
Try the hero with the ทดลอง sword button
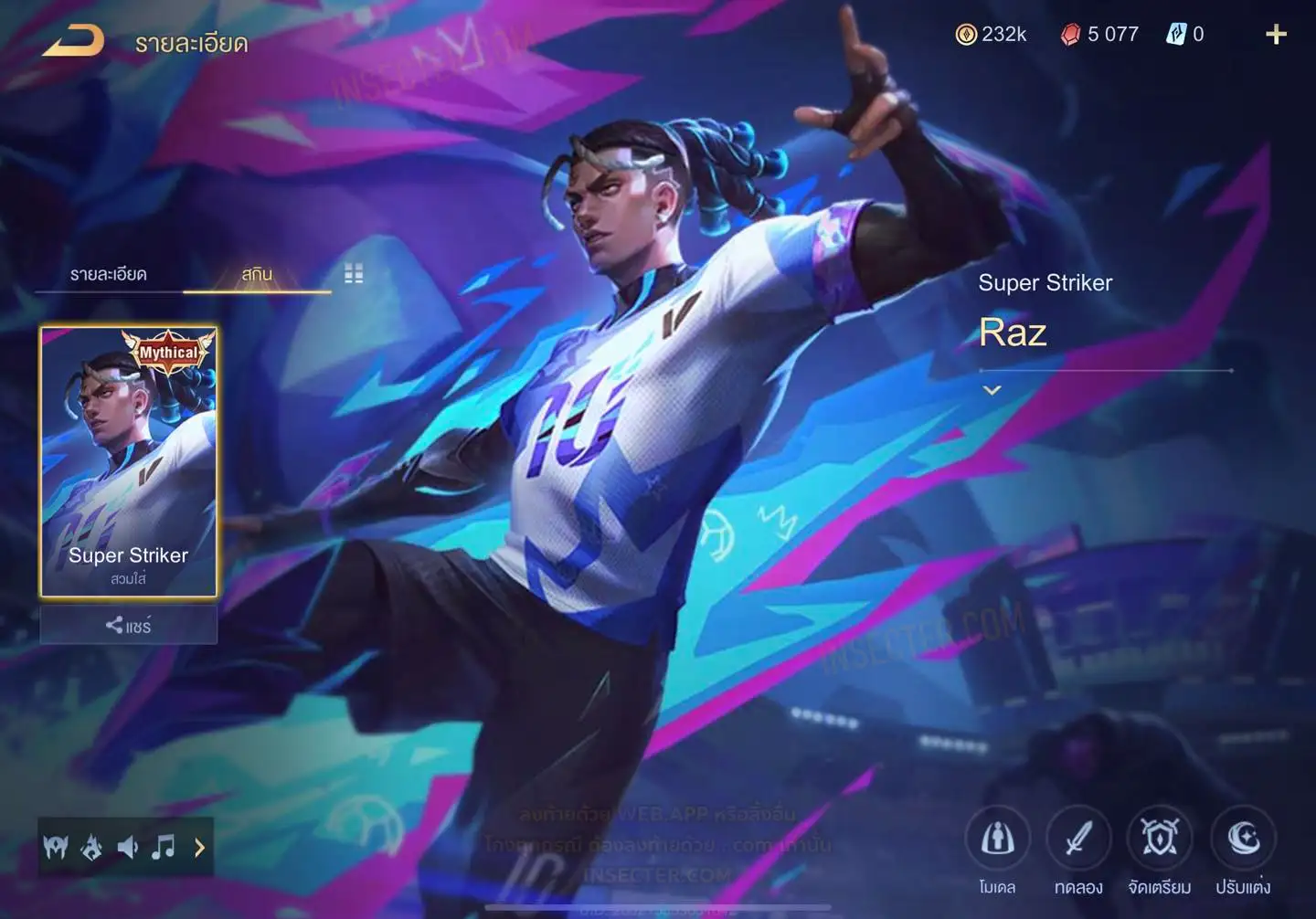pyautogui.click(x=1078, y=839)
